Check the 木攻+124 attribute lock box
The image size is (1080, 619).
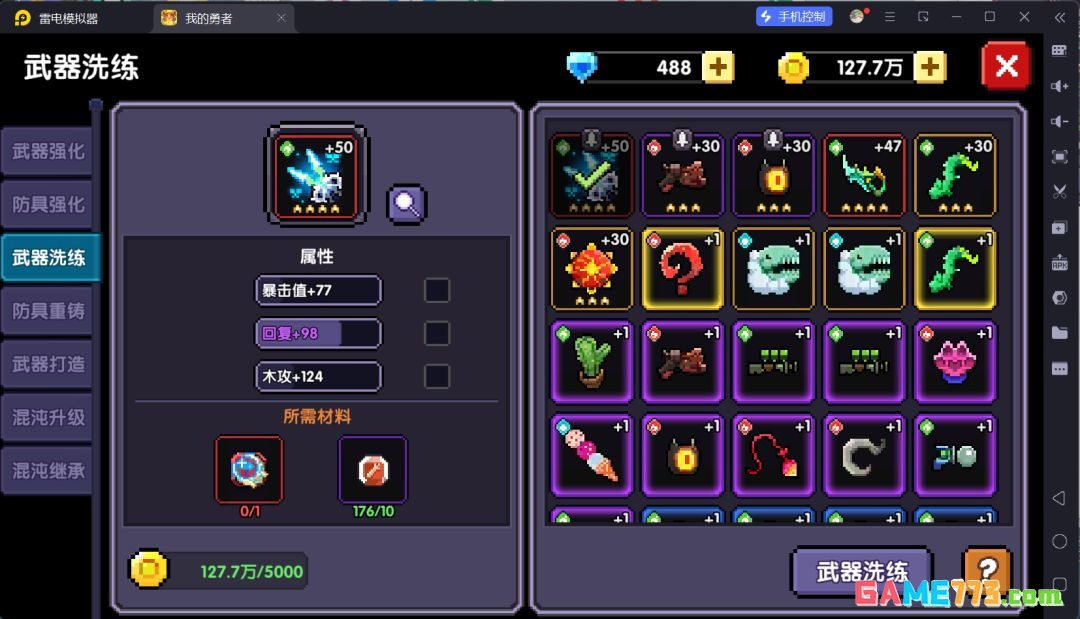[x=437, y=377]
